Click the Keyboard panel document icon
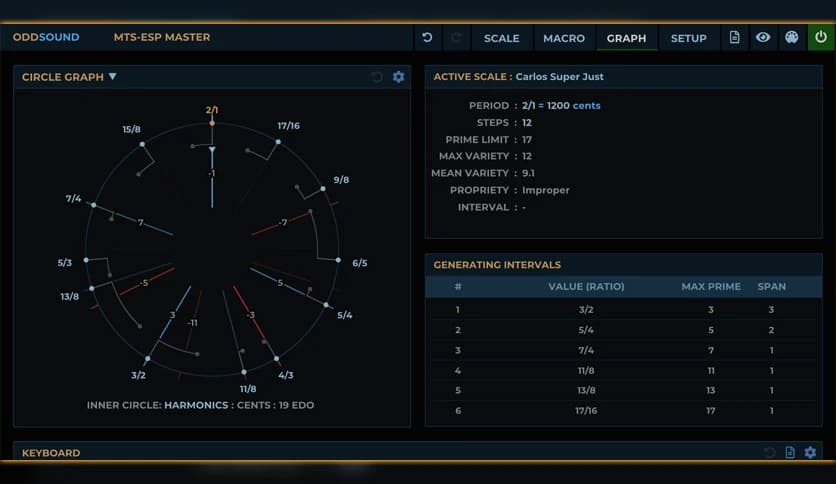Viewport: 836px width, 484px height. tap(790, 453)
